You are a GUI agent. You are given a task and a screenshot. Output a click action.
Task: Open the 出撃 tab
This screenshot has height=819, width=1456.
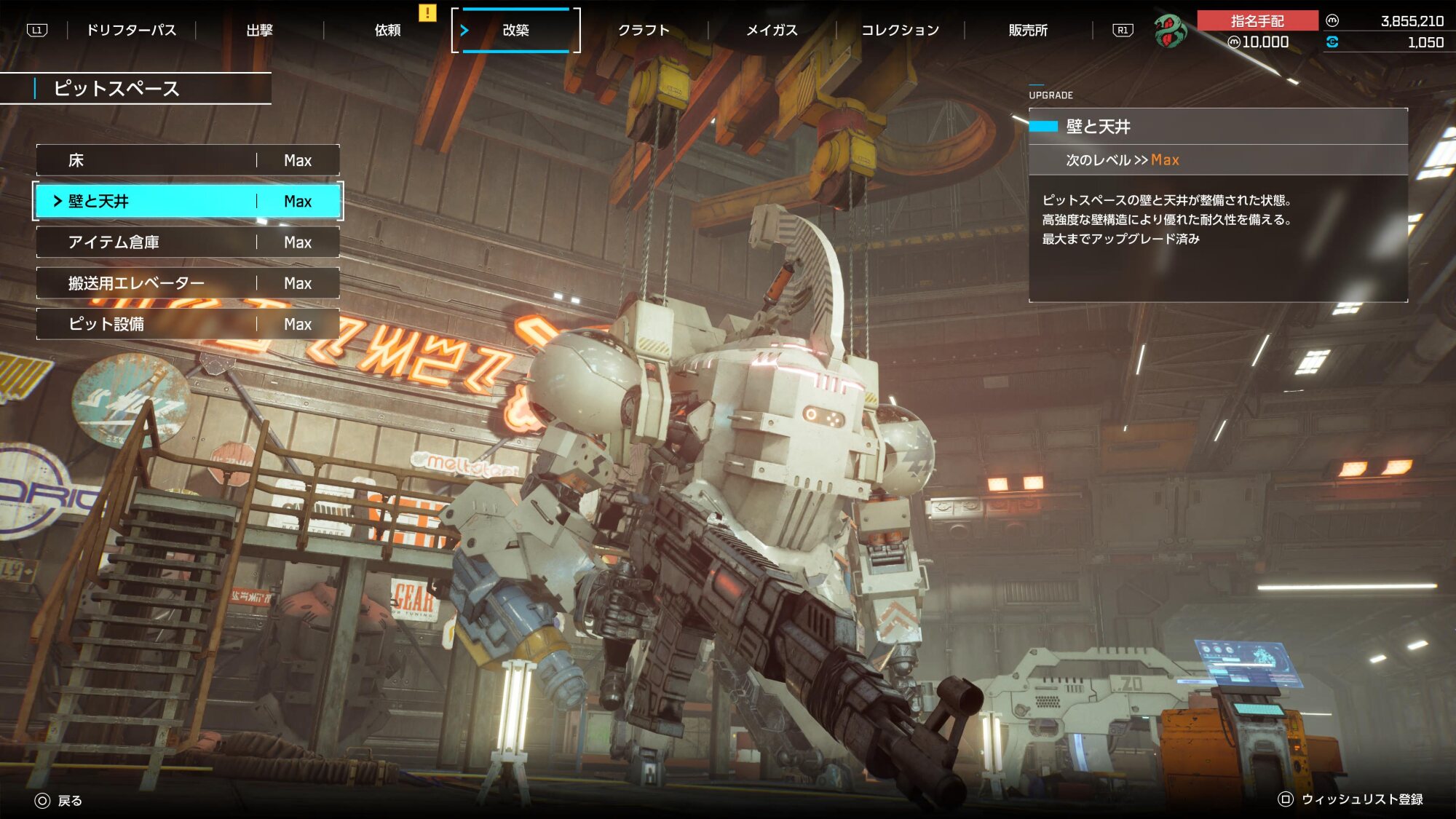coord(259,31)
